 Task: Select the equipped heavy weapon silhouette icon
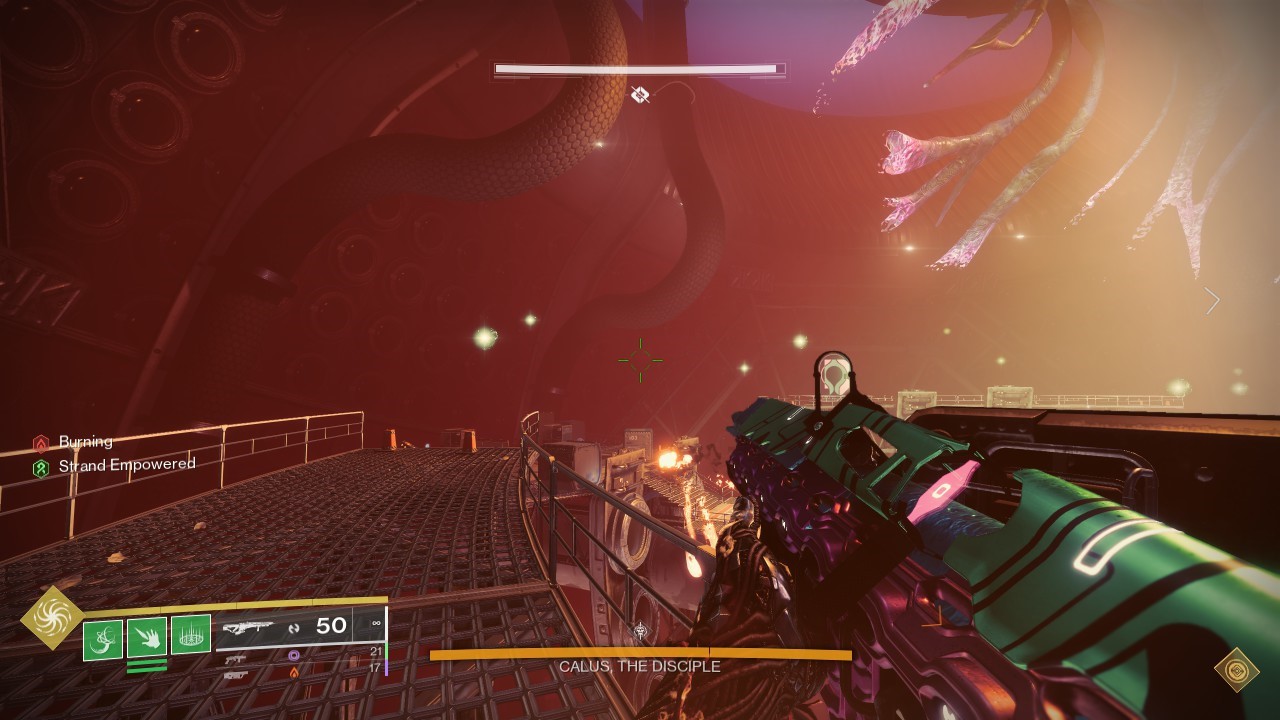pyautogui.click(x=249, y=628)
